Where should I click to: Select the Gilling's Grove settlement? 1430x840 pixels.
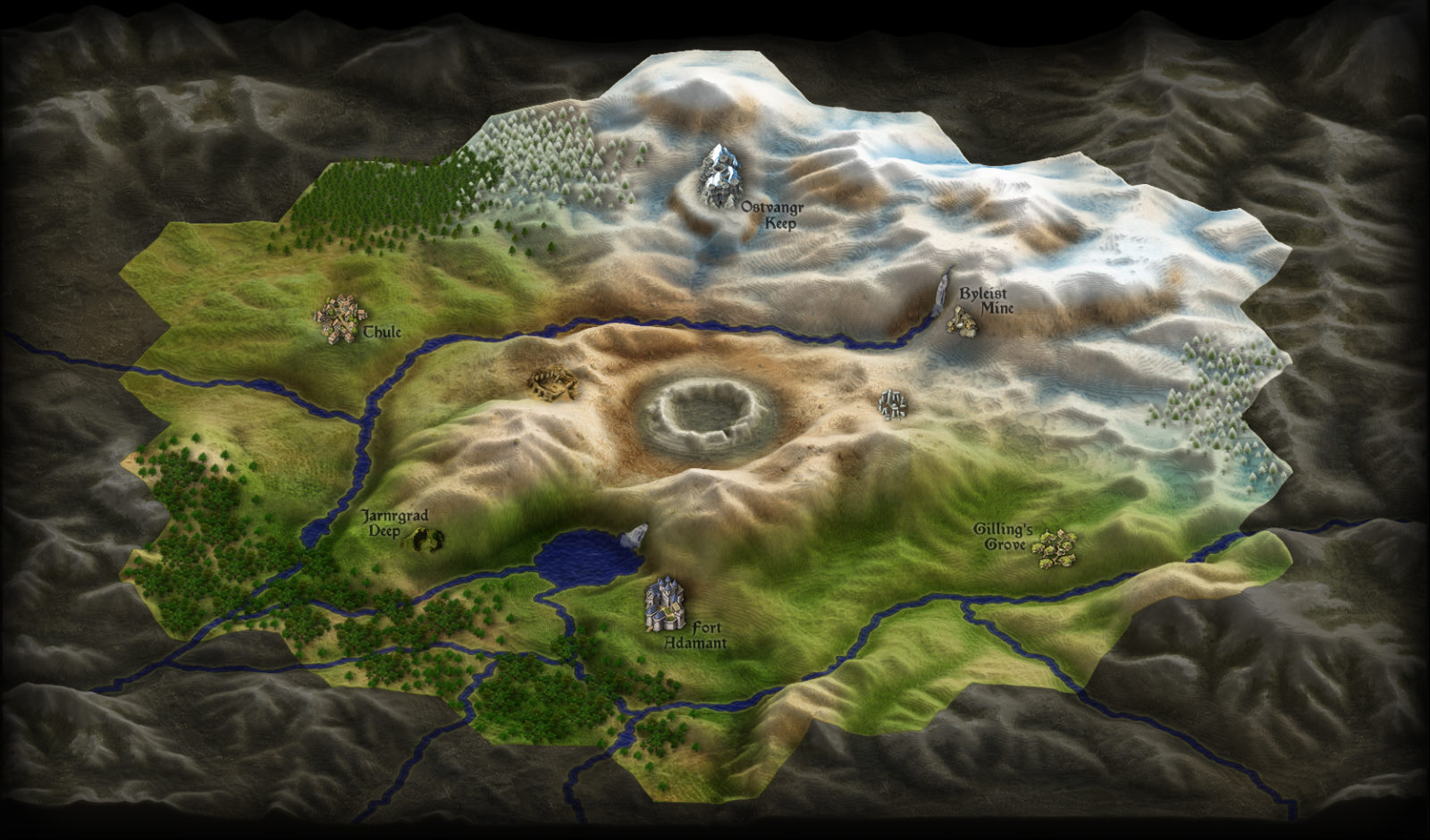[x=1055, y=546]
